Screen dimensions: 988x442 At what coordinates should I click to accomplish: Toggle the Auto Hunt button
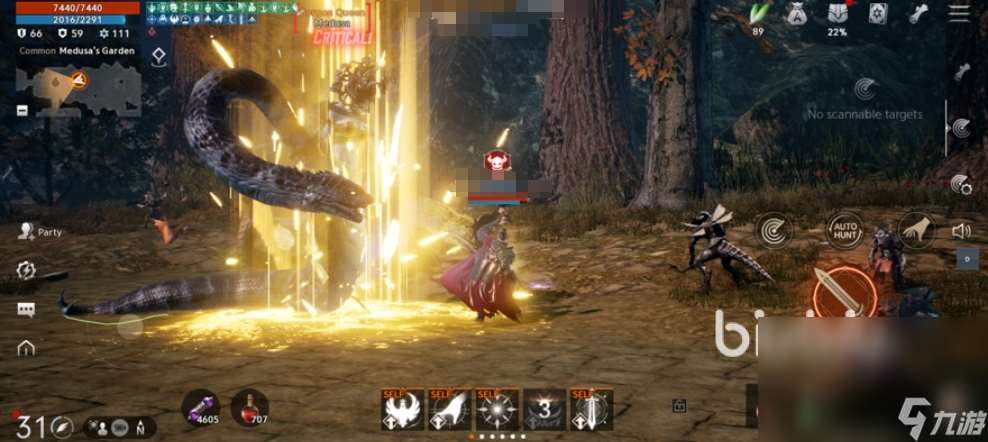(x=845, y=231)
